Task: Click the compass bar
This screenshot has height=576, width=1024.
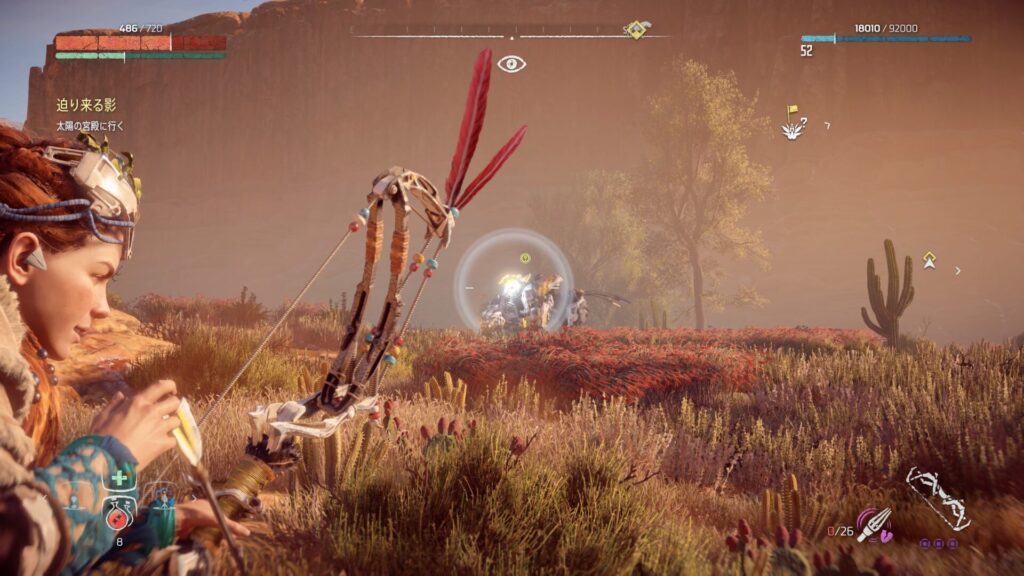Action: click(x=510, y=34)
